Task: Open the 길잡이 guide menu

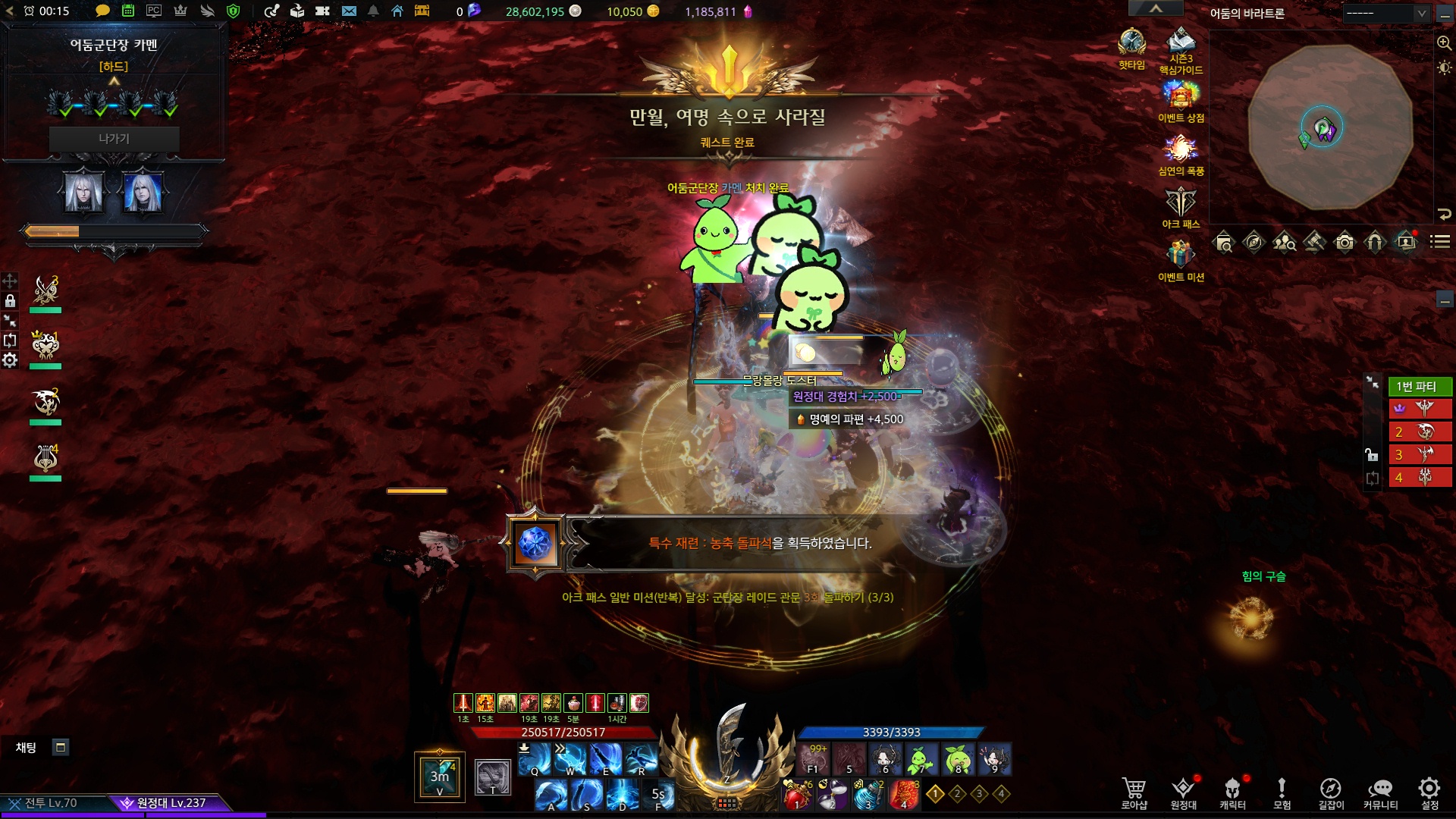Action: point(1330,792)
